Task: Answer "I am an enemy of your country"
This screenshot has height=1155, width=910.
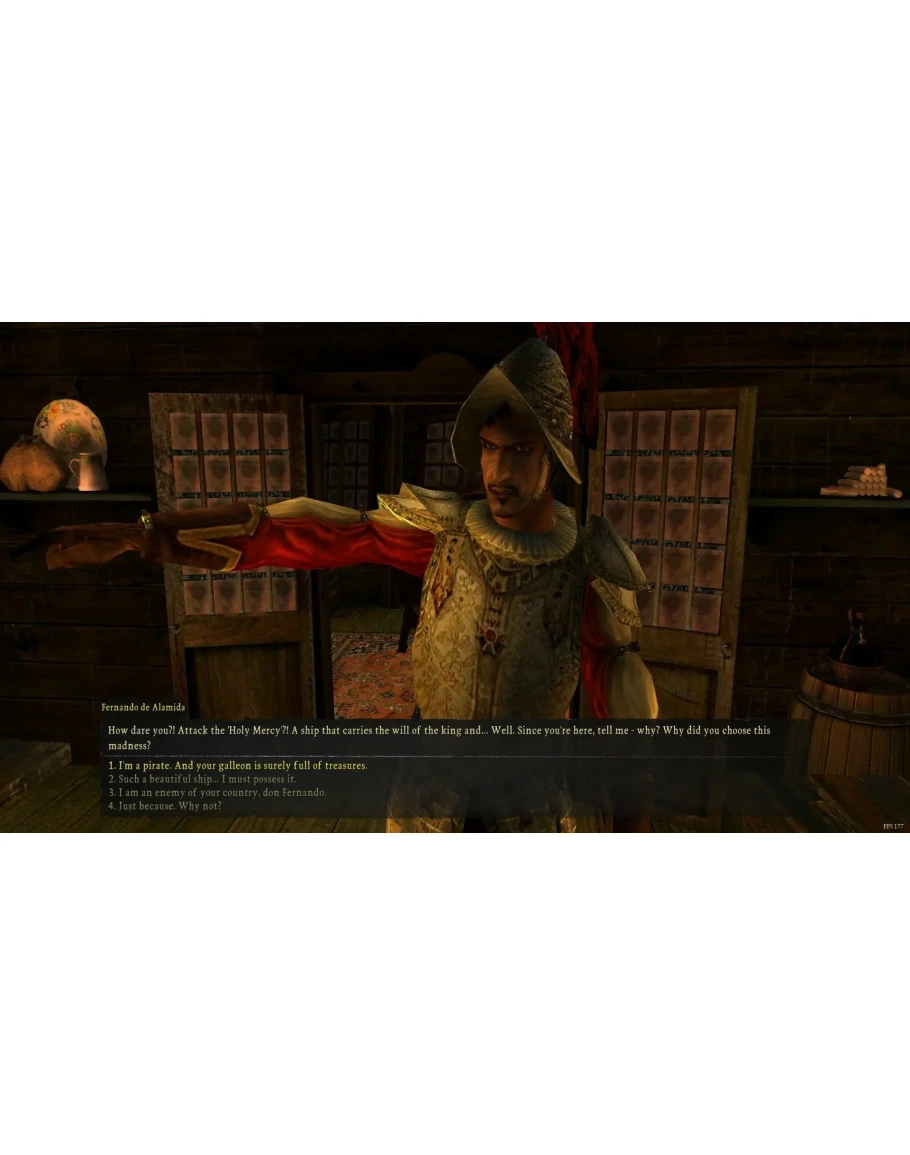Action: (x=217, y=793)
